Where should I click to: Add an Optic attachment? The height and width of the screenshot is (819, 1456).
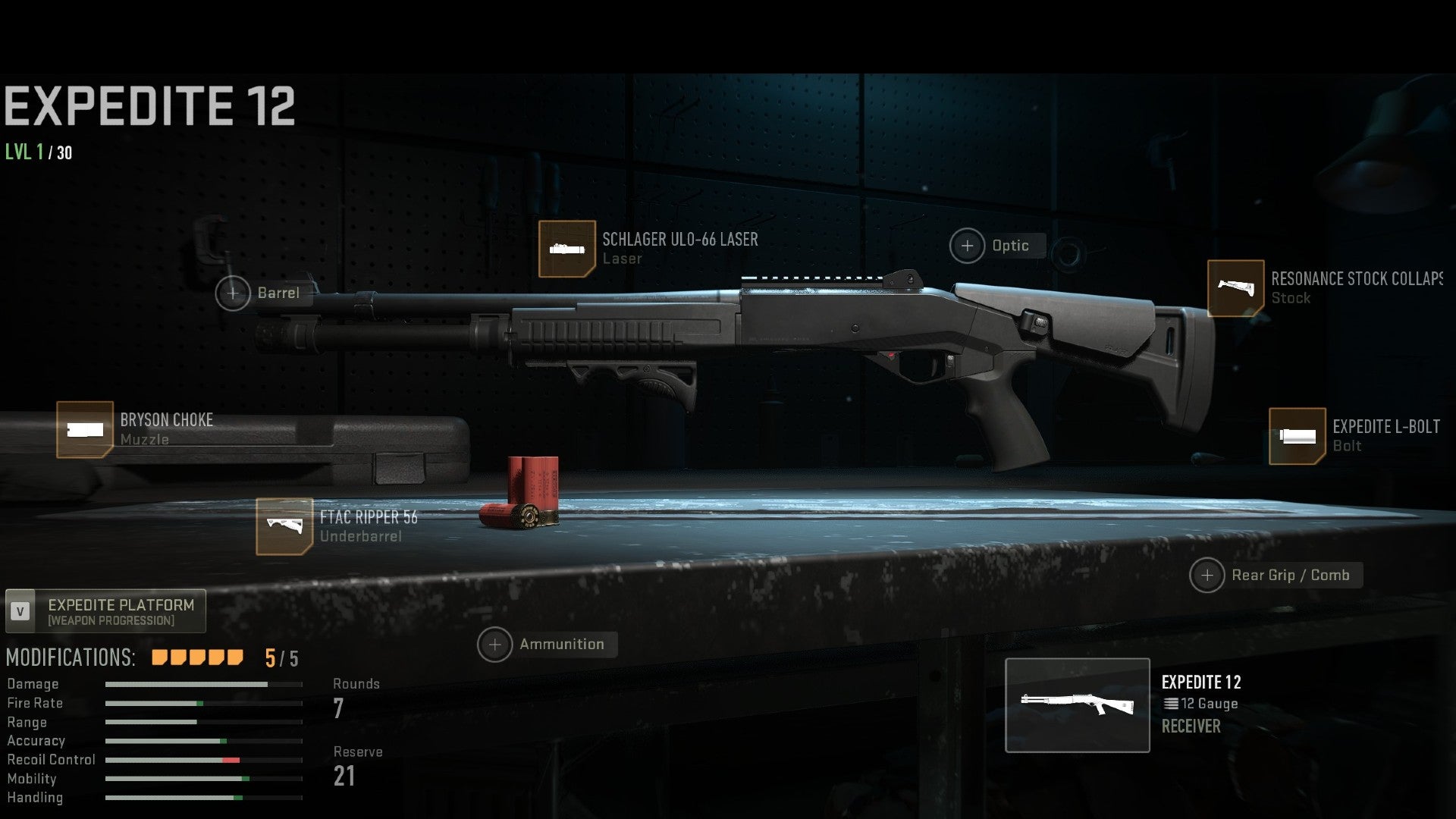click(967, 246)
